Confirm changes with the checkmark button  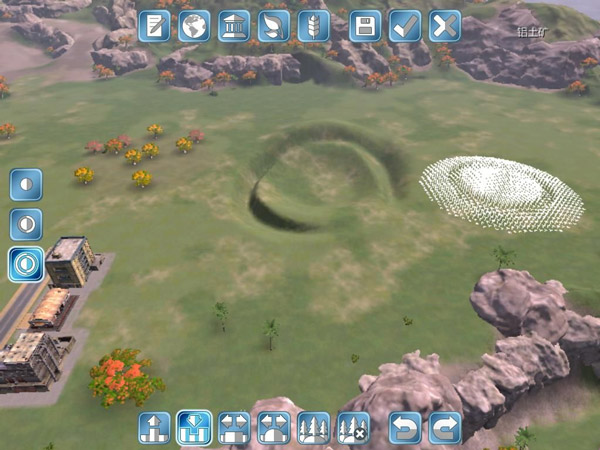point(405,26)
